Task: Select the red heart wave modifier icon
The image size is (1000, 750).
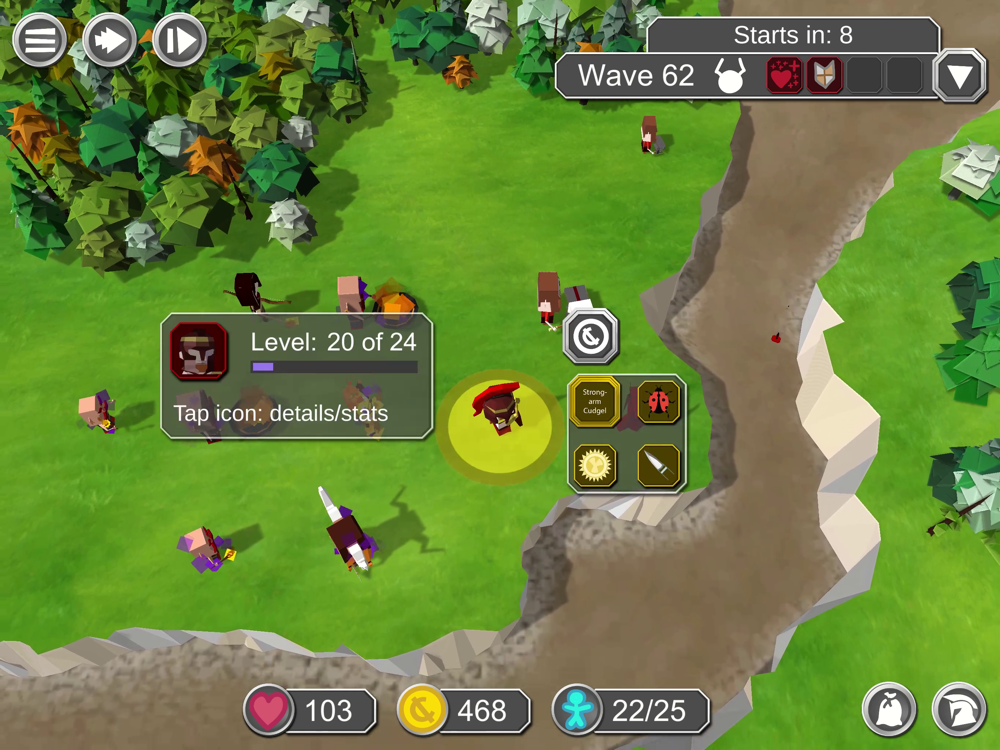Action: click(x=784, y=76)
